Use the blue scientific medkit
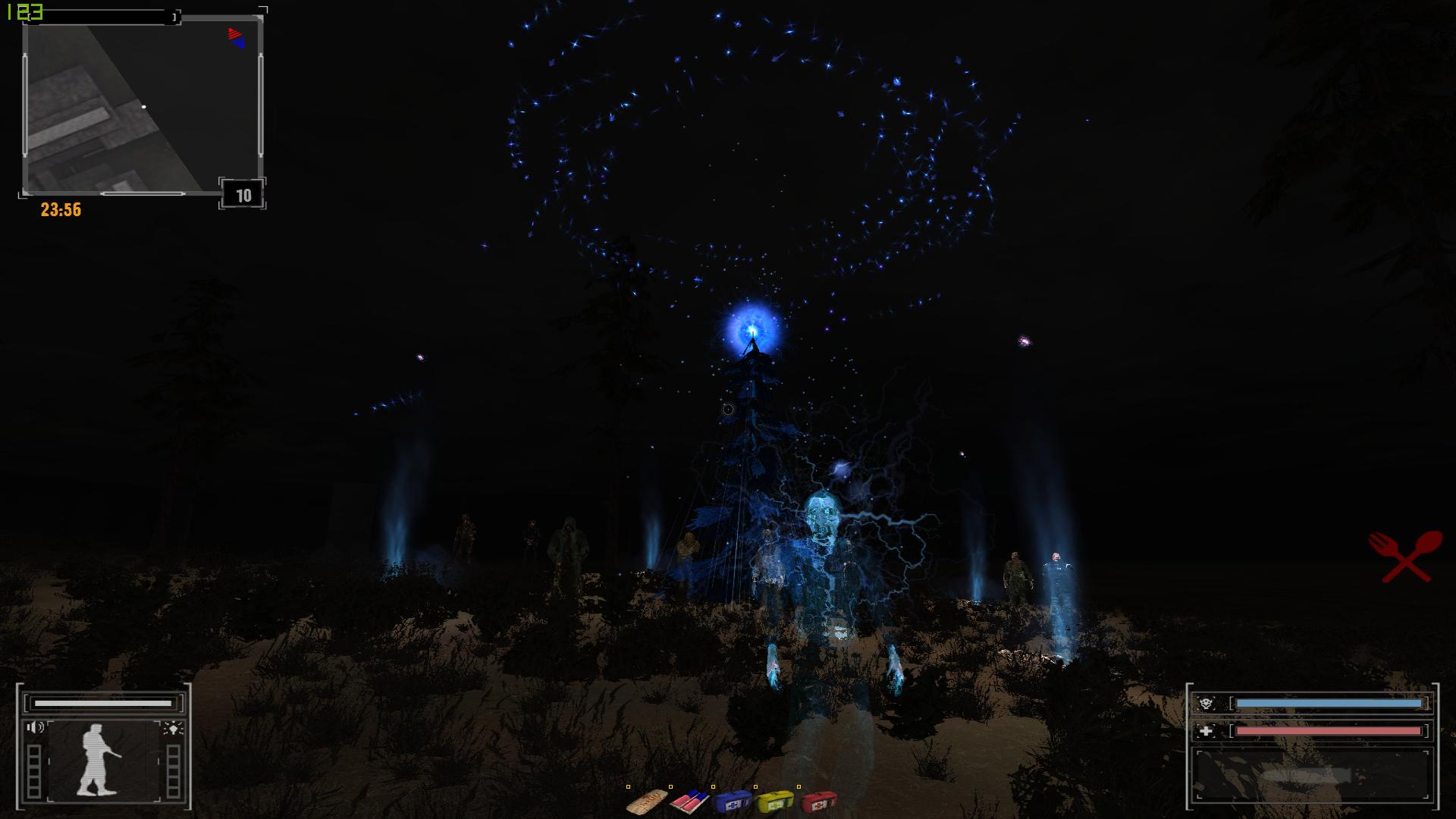The height and width of the screenshot is (819, 1456). 733,801
